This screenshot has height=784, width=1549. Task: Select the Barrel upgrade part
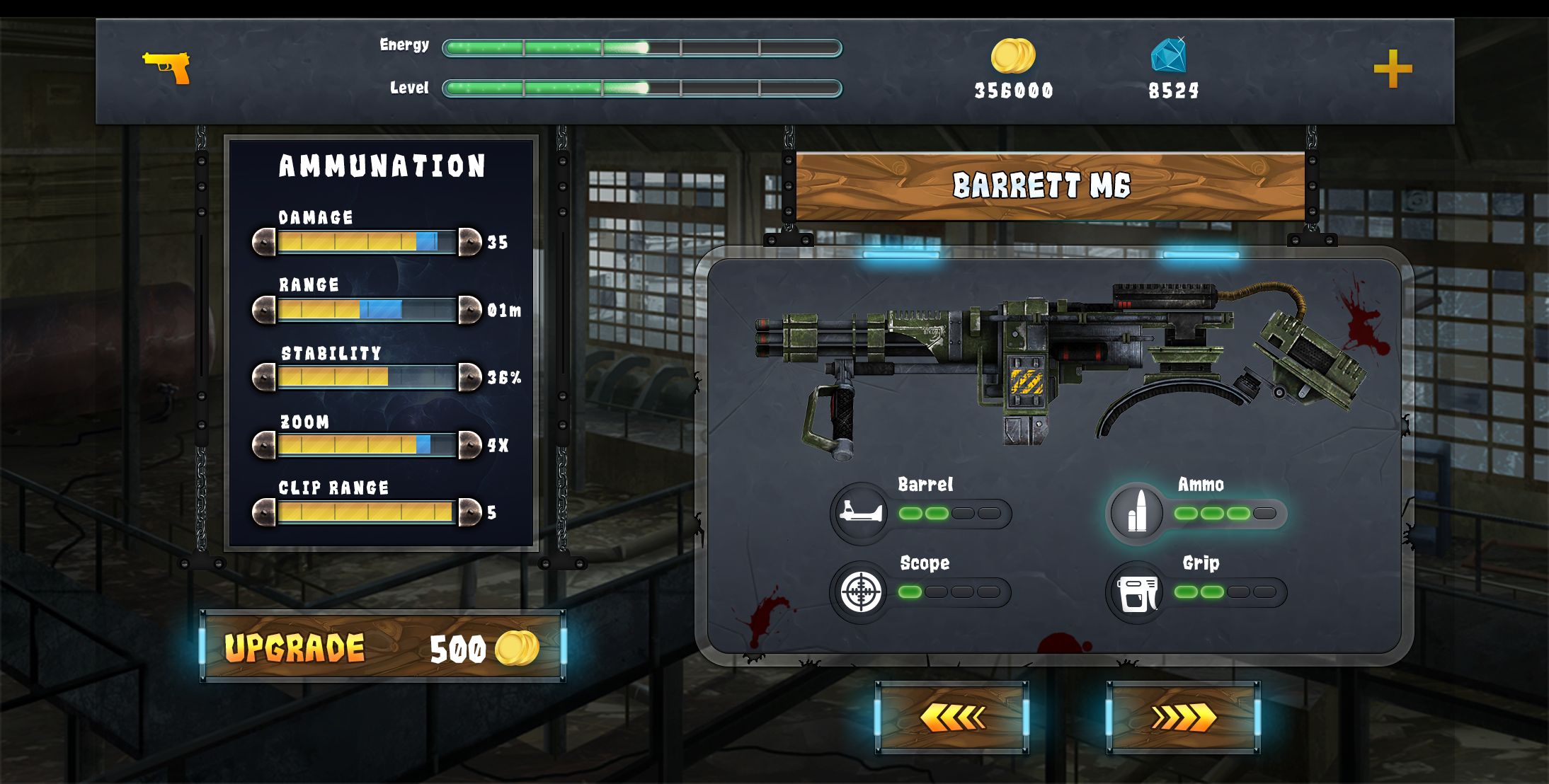862,512
